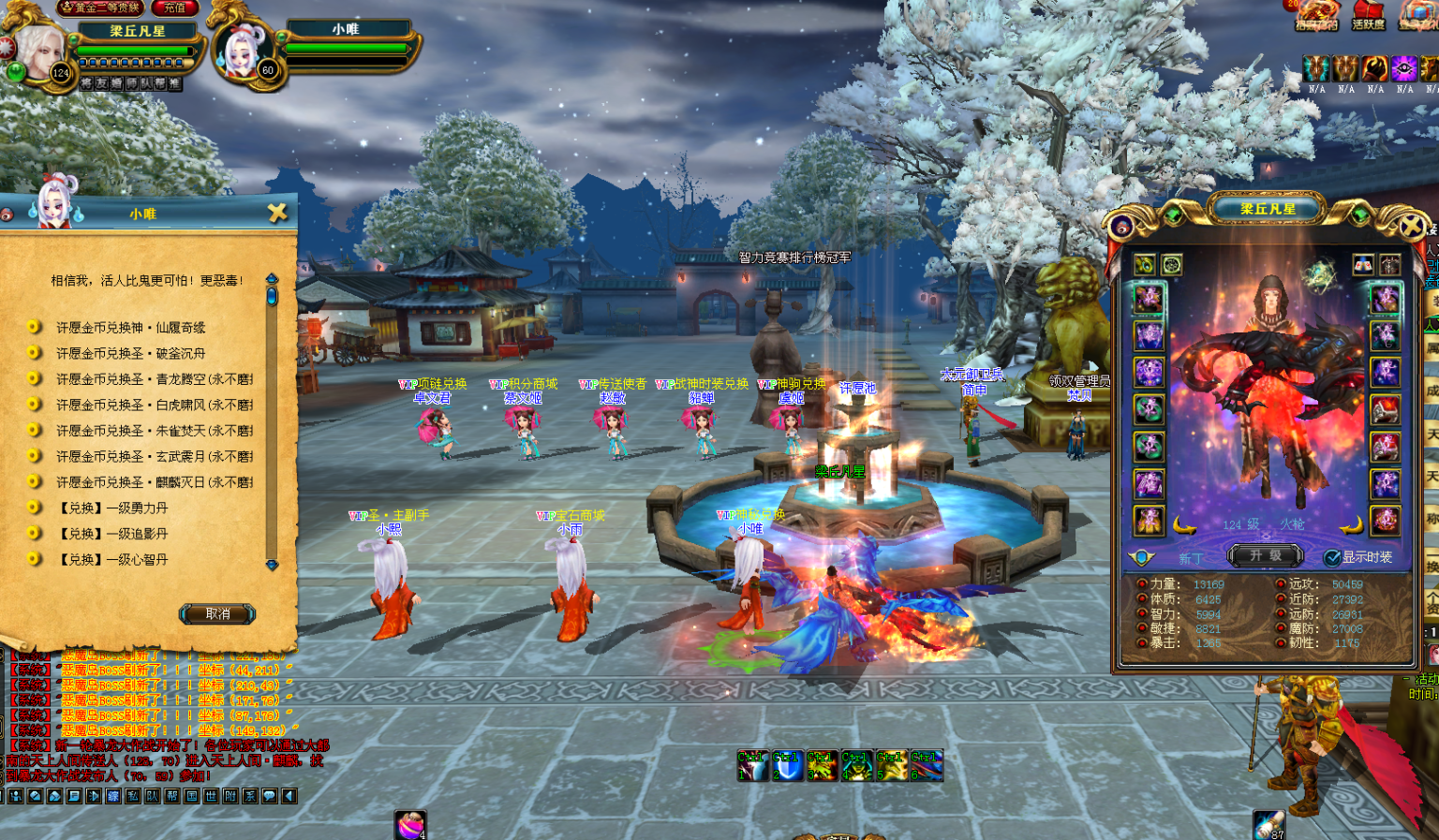The height and width of the screenshot is (840, 1439).
Task: Select the 破釜沉舟 exchange option
Action: point(130,353)
